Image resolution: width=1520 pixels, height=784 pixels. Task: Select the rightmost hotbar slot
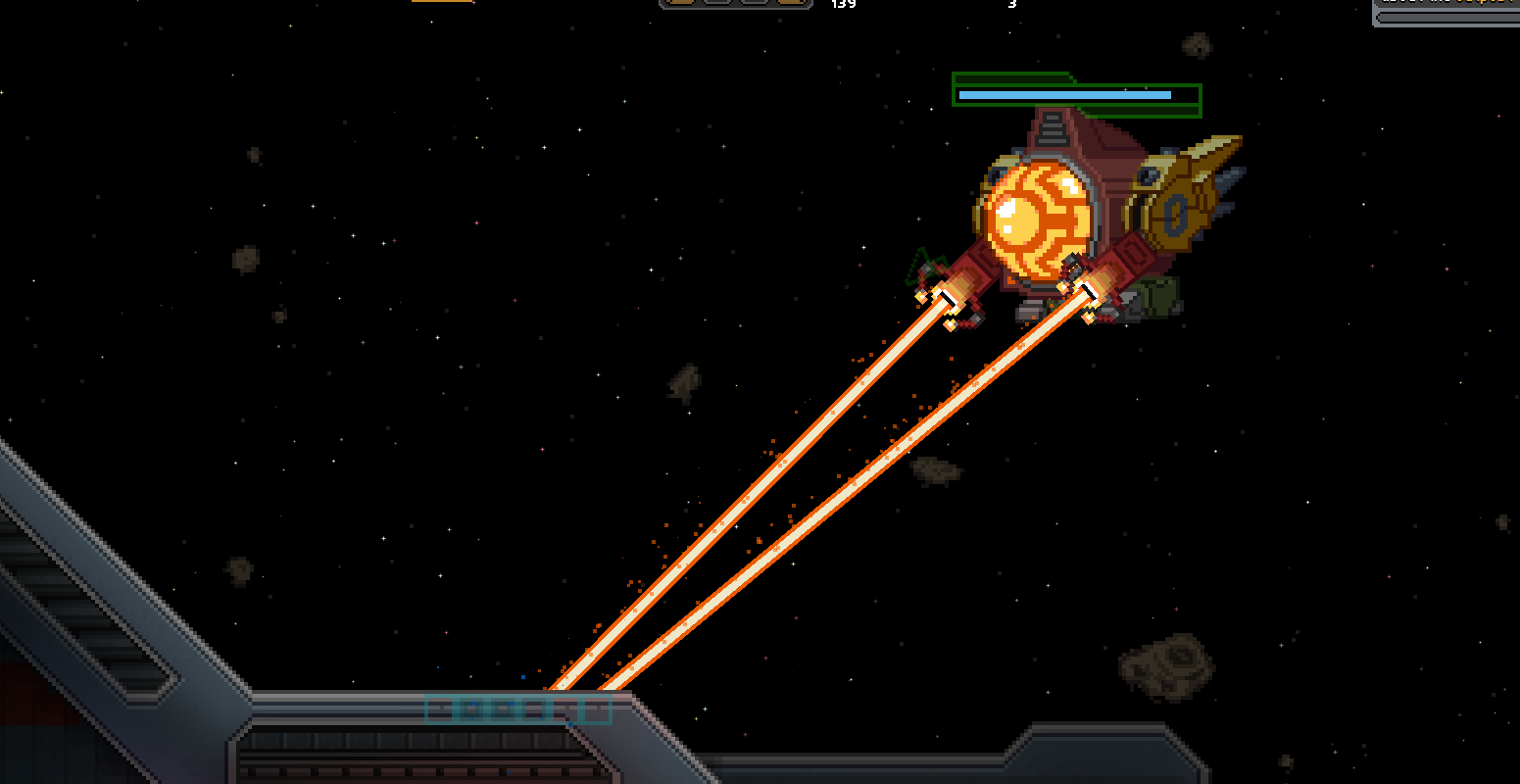pos(791,3)
